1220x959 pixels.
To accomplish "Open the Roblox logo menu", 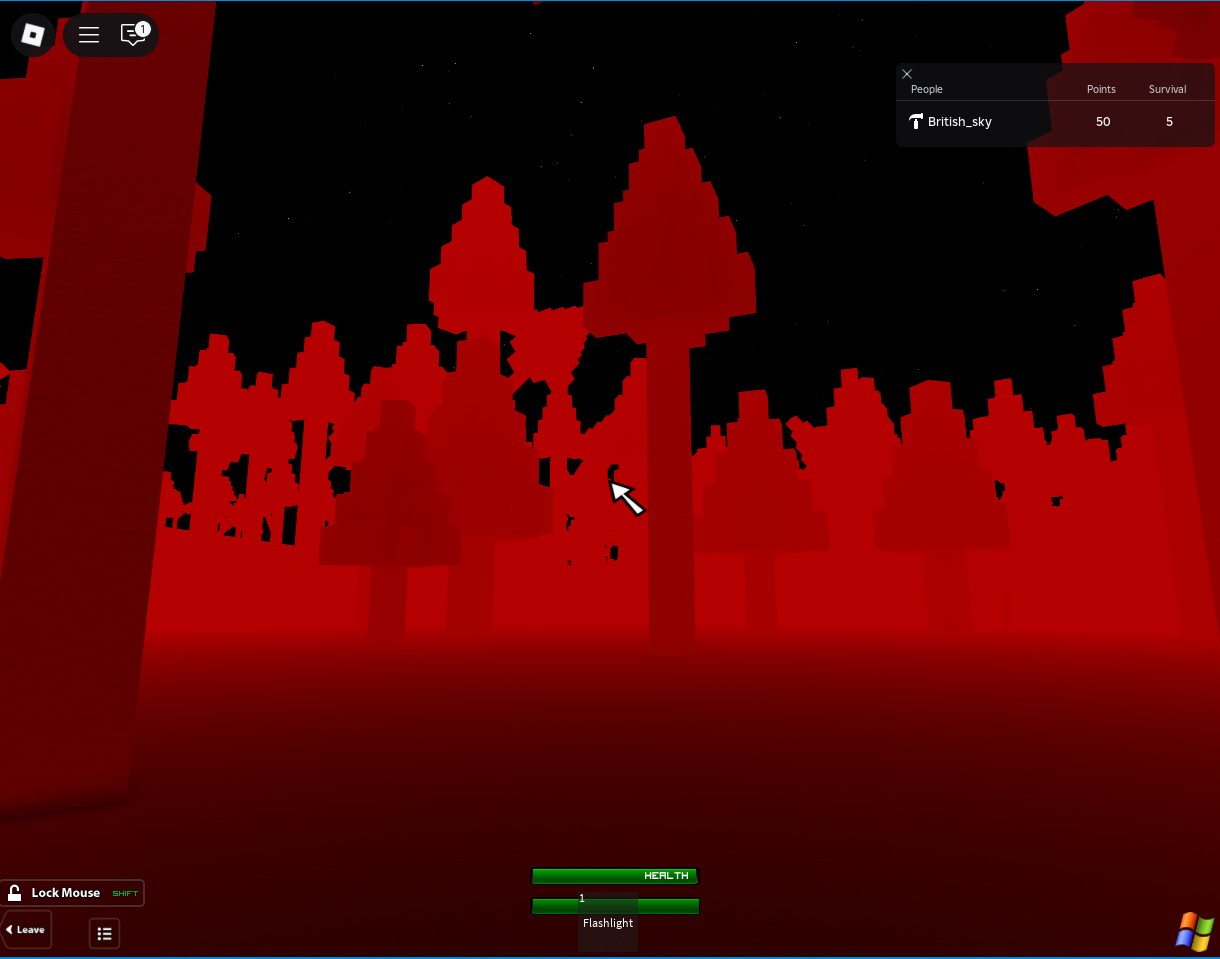I will (x=33, y=35).
